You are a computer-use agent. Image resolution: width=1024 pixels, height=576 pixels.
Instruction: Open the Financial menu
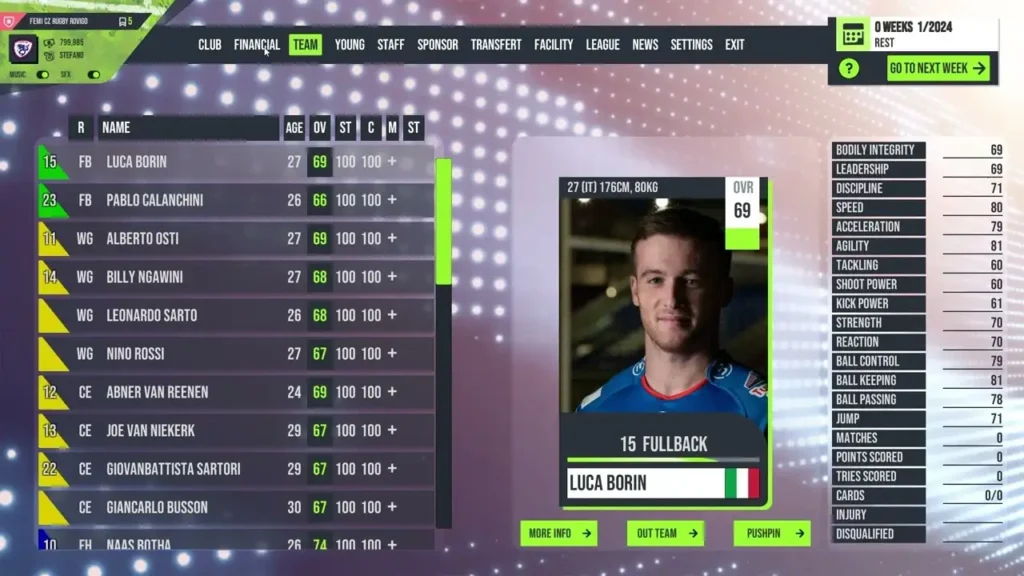(257, 45)
